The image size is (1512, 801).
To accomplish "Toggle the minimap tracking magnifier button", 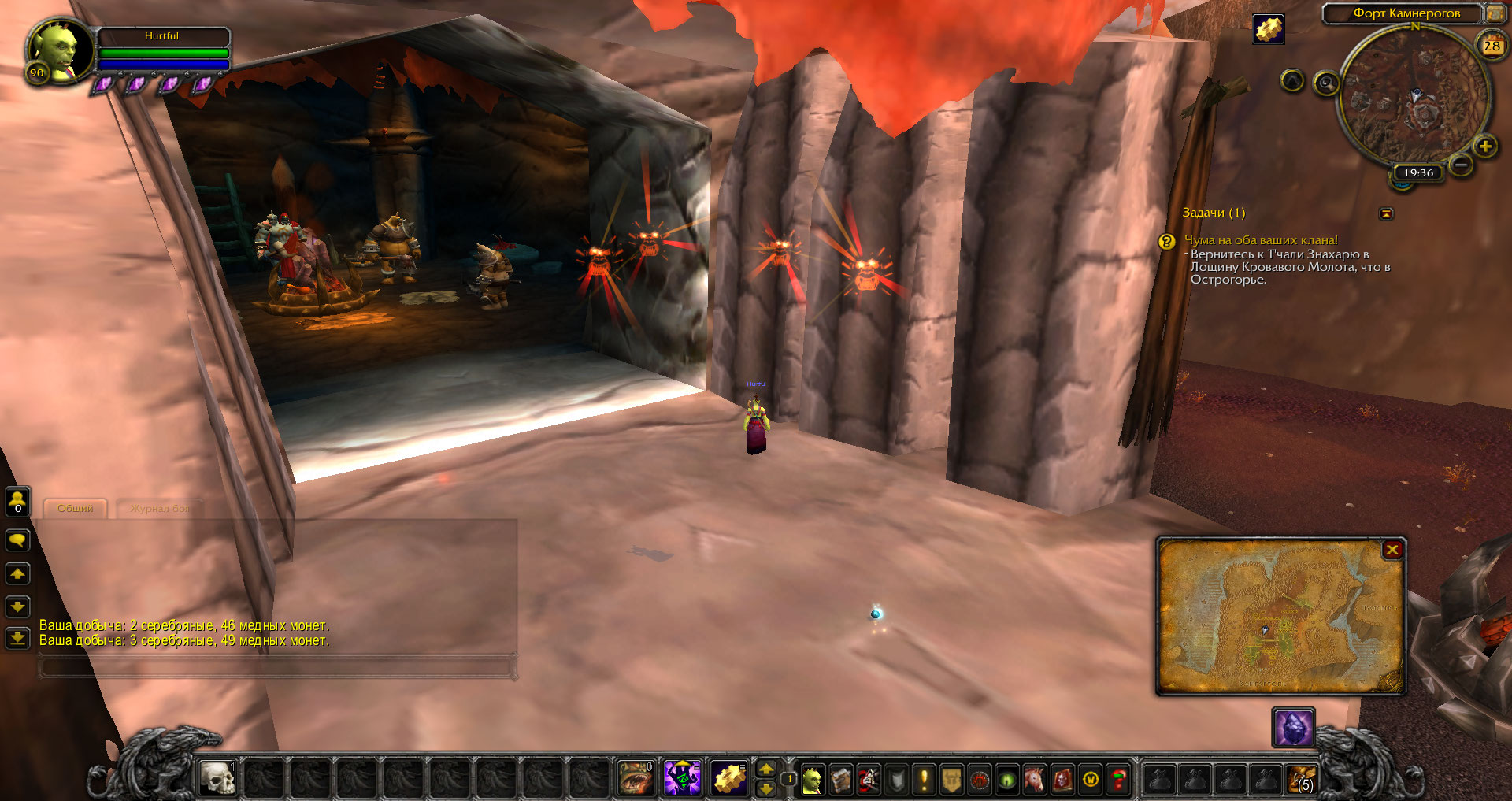I will [1326, 83].
